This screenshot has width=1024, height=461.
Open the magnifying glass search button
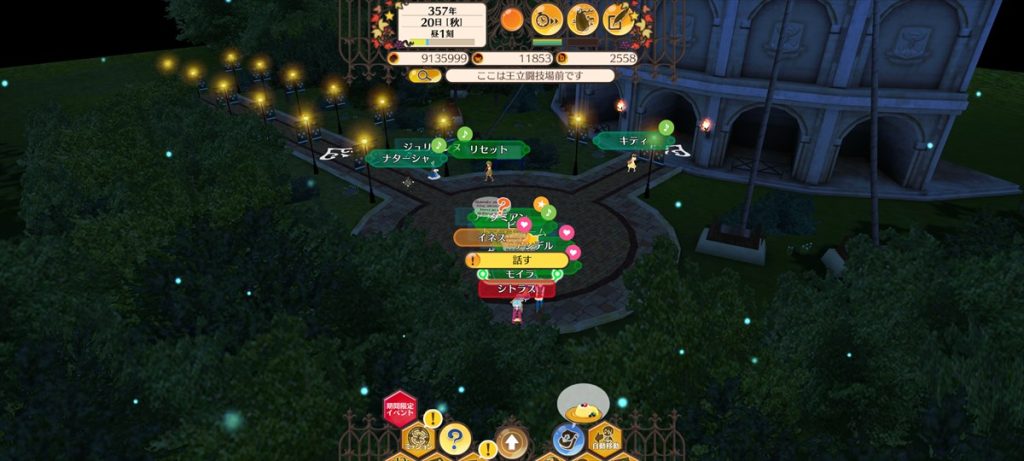click(x=424, y=75)
